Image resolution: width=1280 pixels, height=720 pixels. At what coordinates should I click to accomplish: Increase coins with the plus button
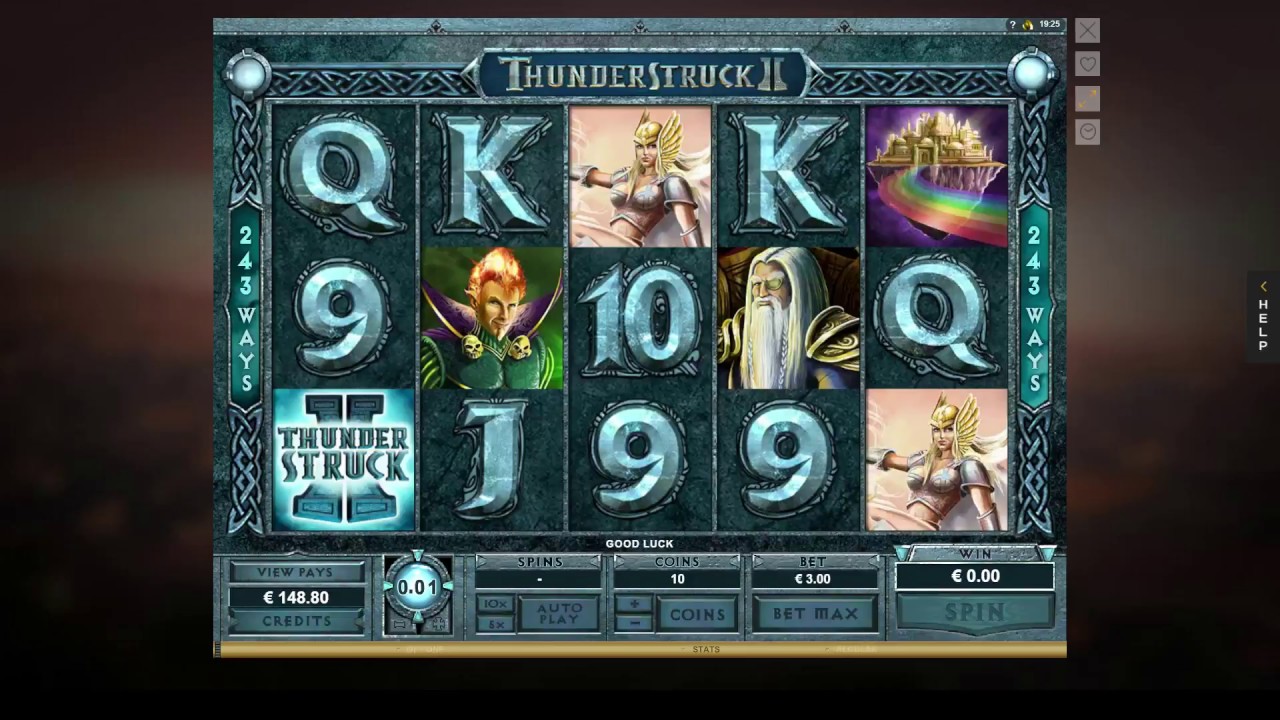[633, 604]
